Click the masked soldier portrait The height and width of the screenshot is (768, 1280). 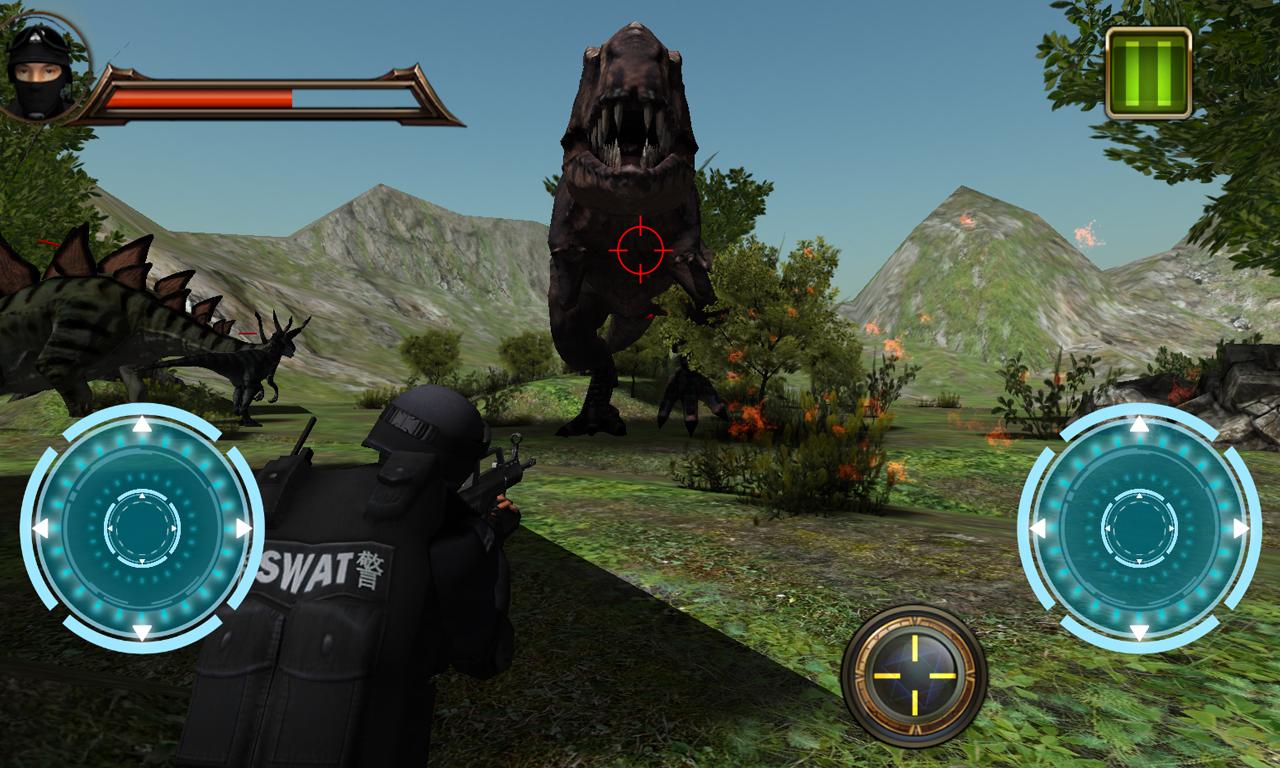pyautogui.click(x=40, y=68)
